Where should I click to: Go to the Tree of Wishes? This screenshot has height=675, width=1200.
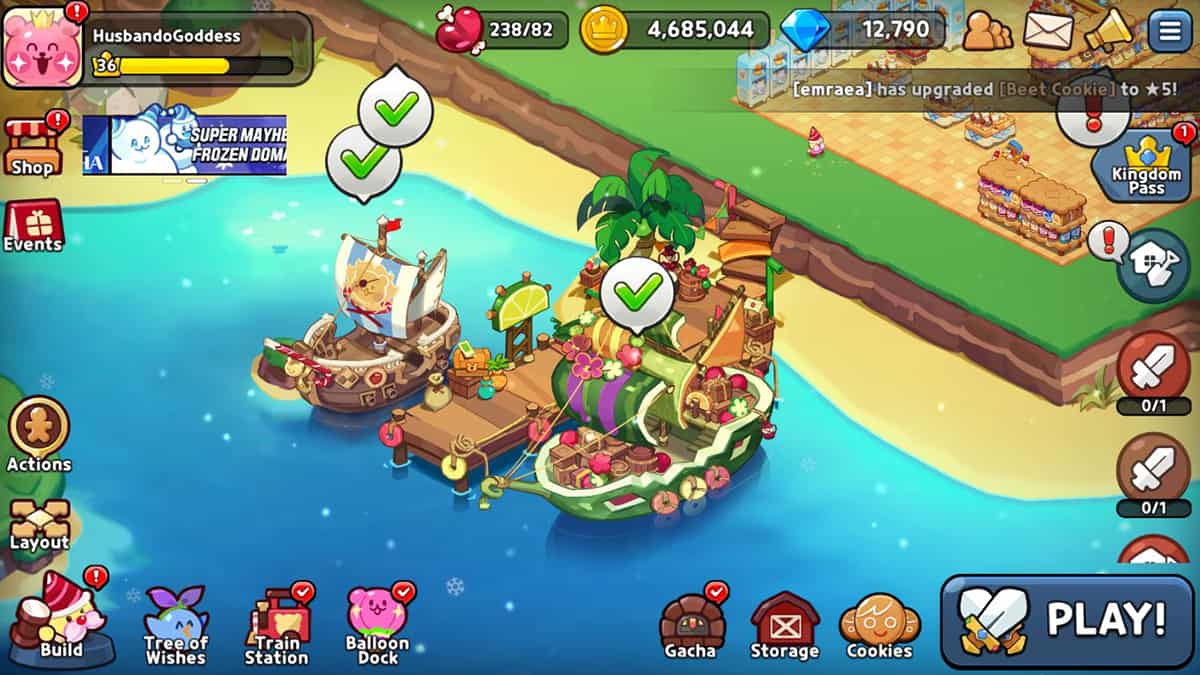click(x=176, y=624)
